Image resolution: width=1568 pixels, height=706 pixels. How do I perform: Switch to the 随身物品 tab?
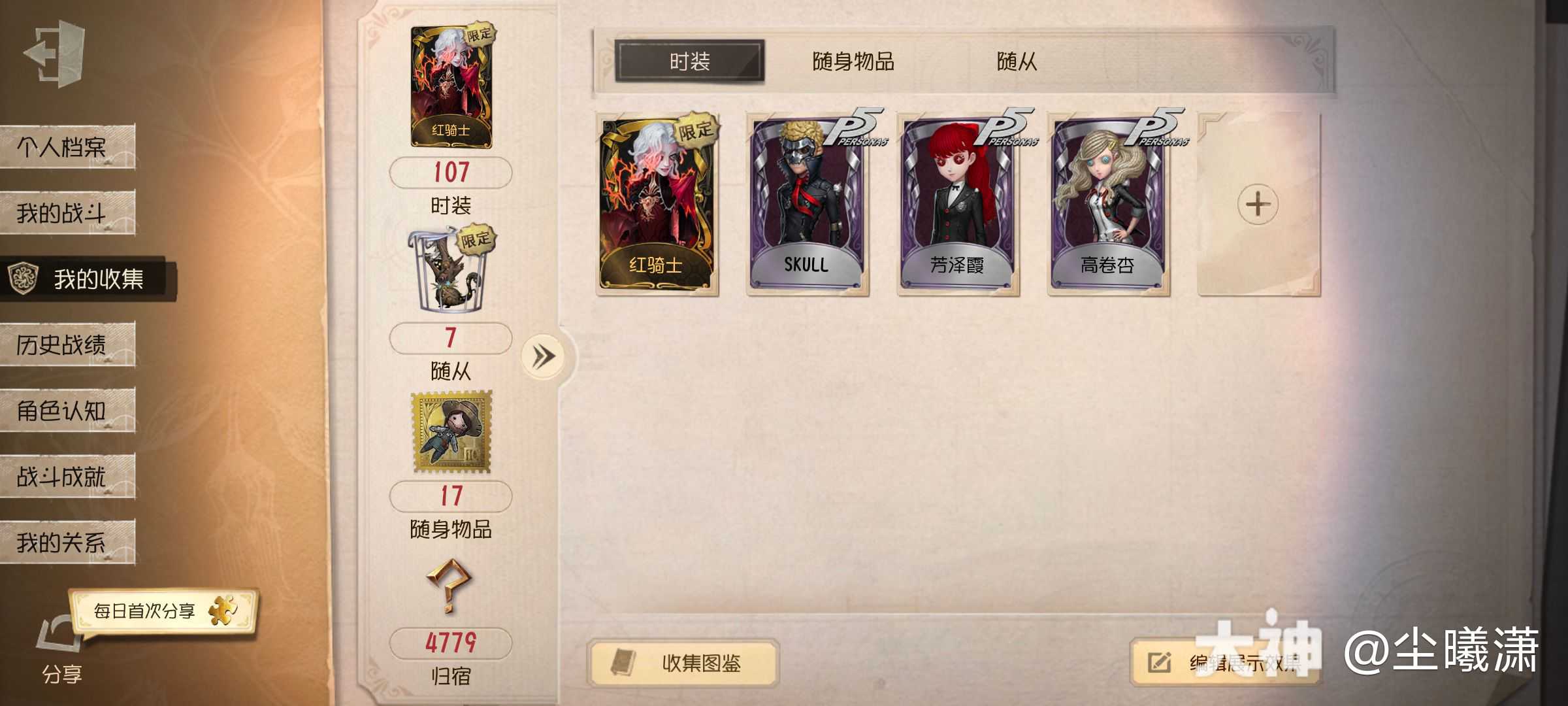coord(854,62)
